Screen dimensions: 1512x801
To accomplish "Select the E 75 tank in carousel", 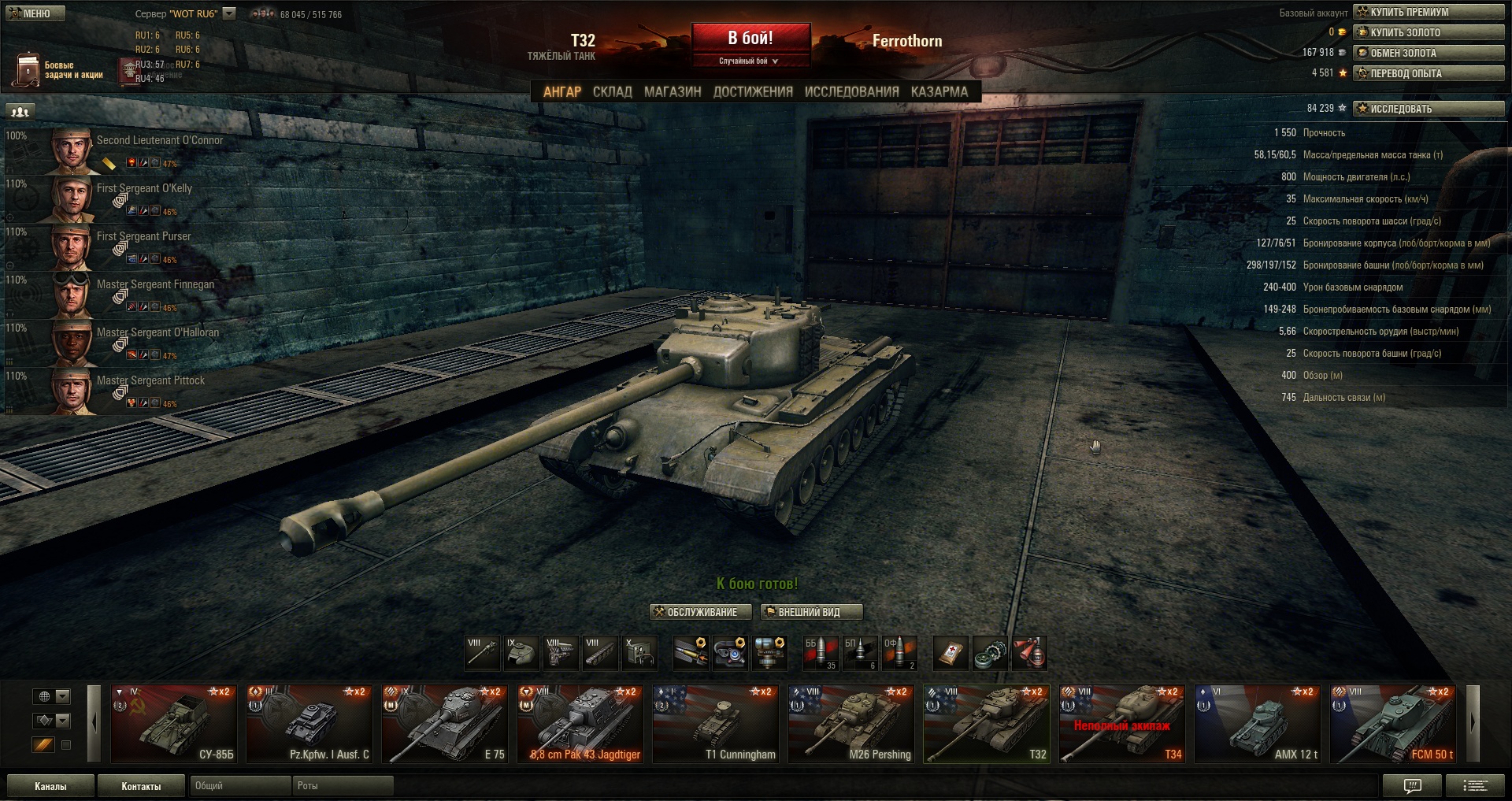I will click(x=444, y=724).
